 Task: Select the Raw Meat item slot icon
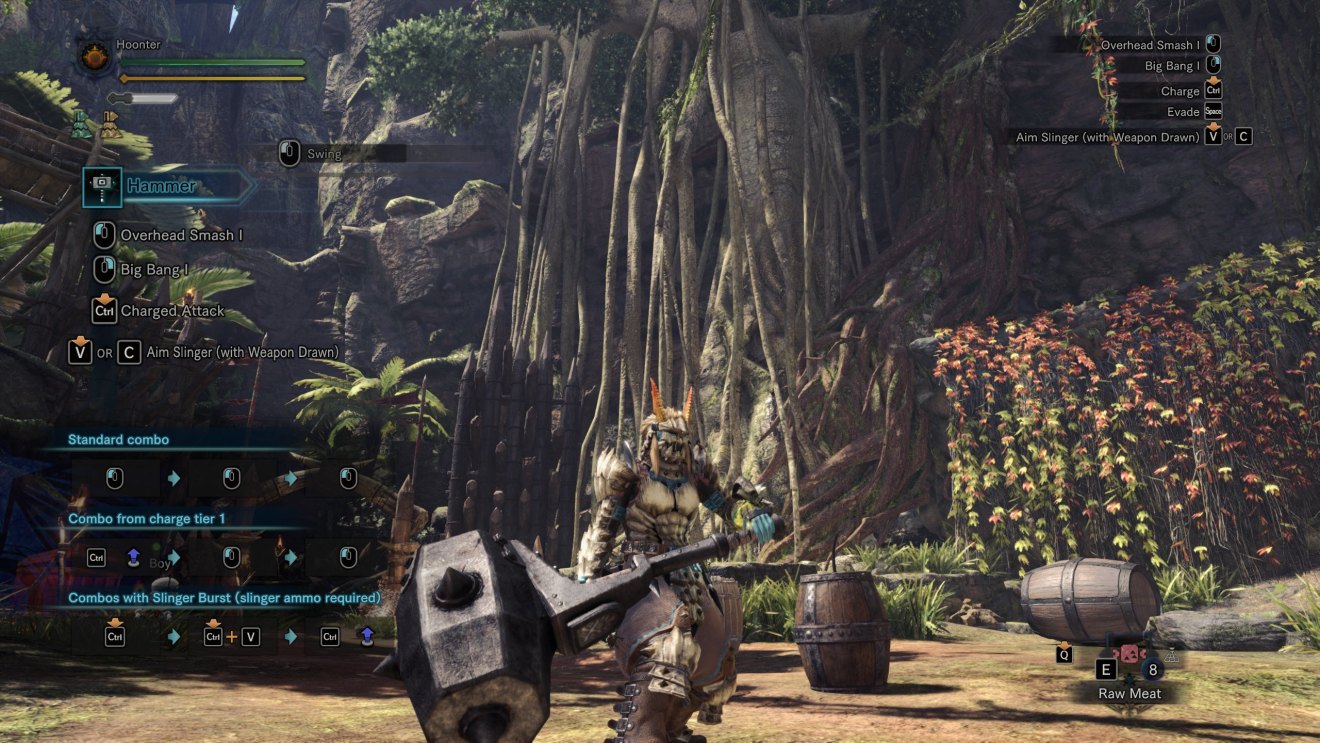(1129, 655)
